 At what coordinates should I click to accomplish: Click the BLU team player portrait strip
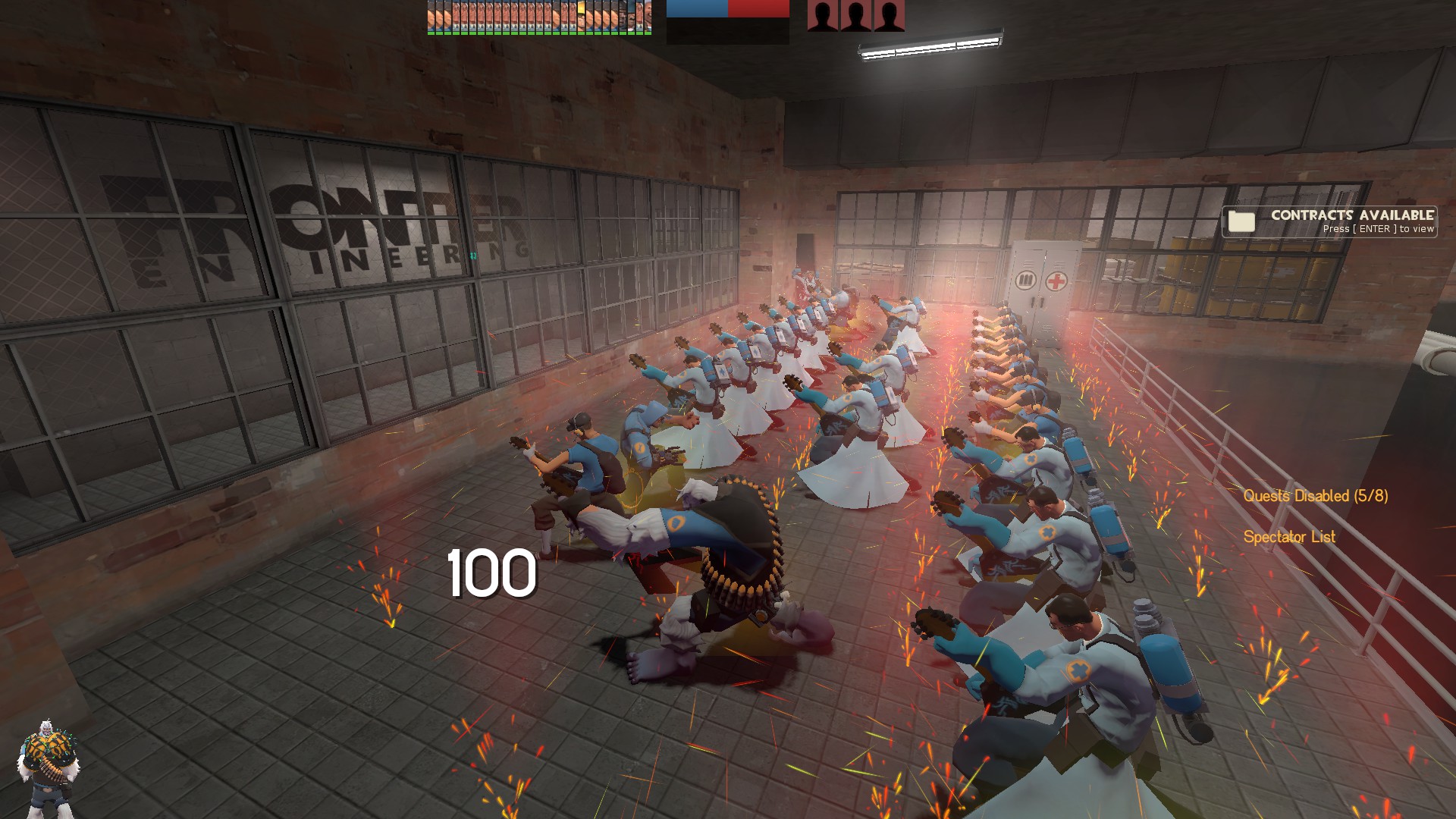pos(538,17)
